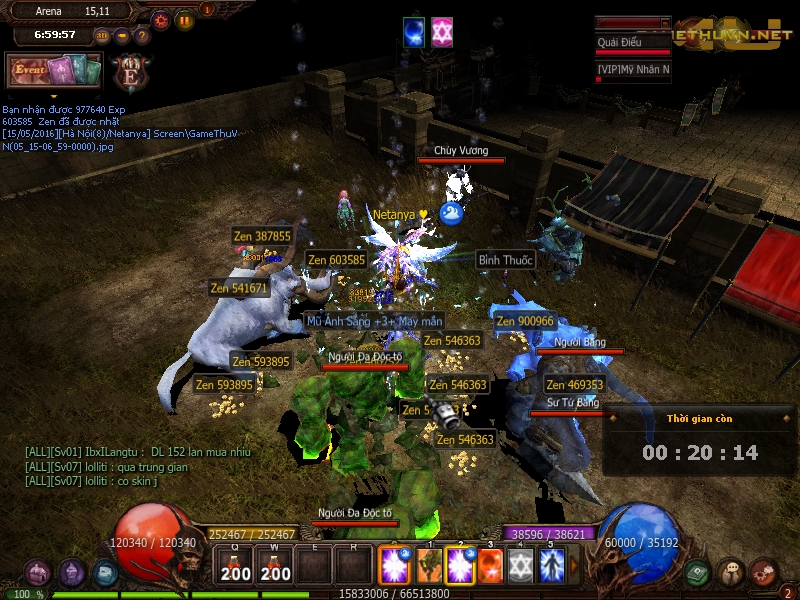Viewport: 800px width, 600px height.
Task: Toggle the 3D view button
Action: 101,36
